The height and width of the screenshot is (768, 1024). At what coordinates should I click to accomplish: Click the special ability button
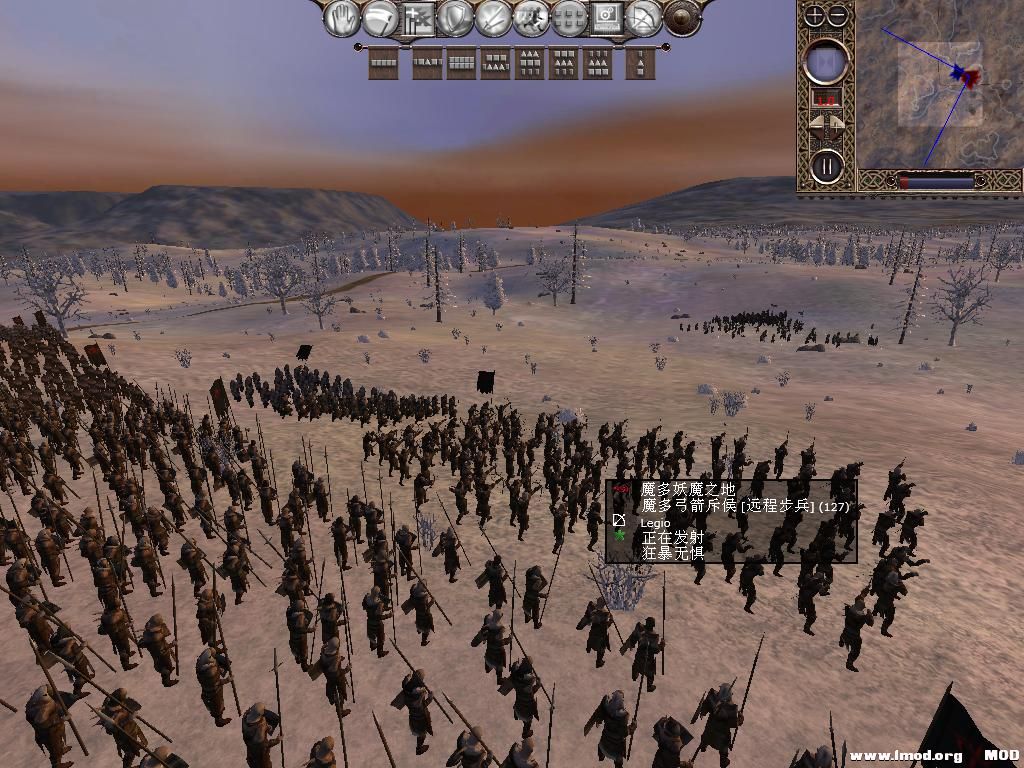(x=606, y=18)
